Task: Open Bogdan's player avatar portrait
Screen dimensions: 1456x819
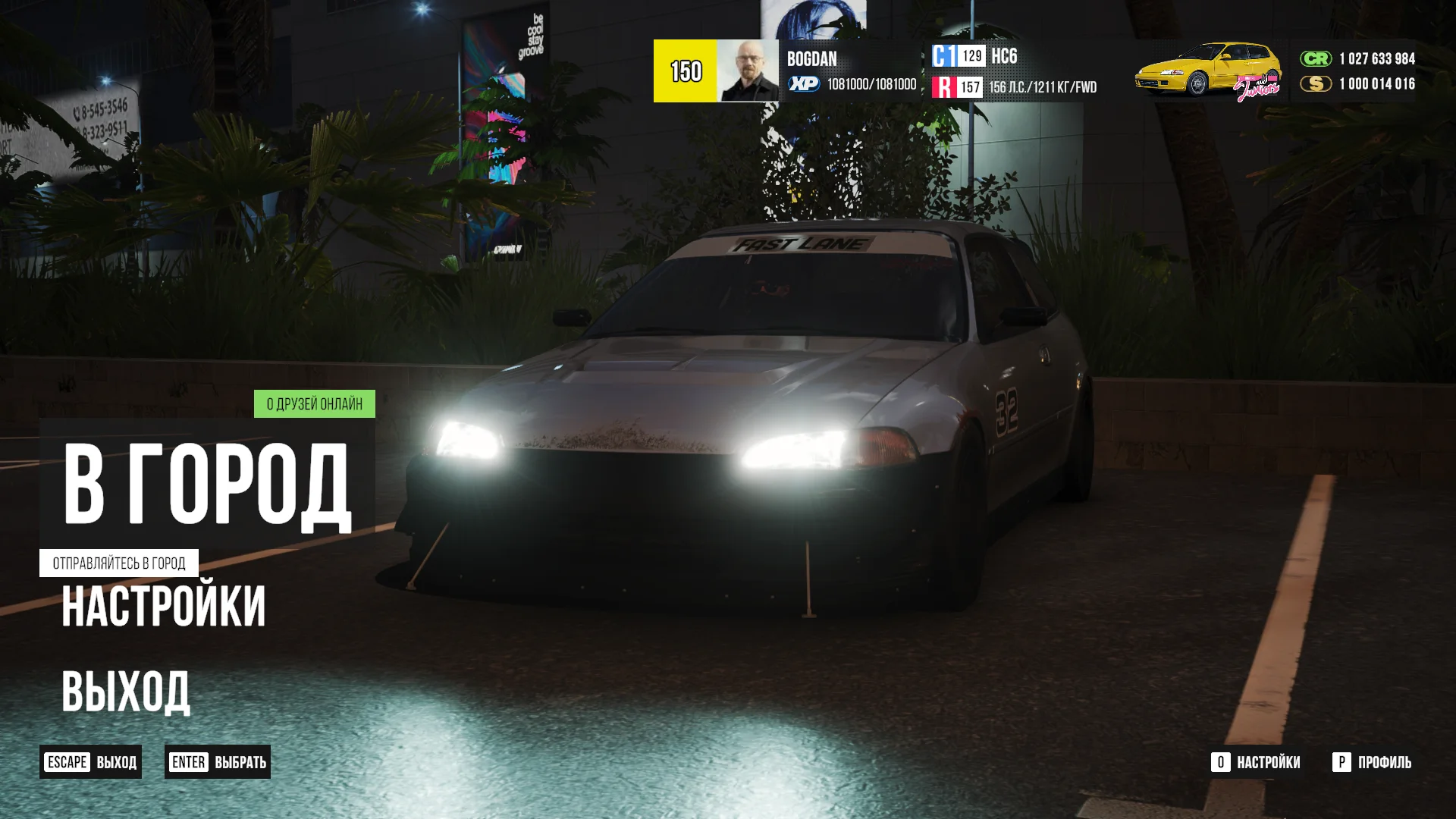Action: tap(747, 71)
